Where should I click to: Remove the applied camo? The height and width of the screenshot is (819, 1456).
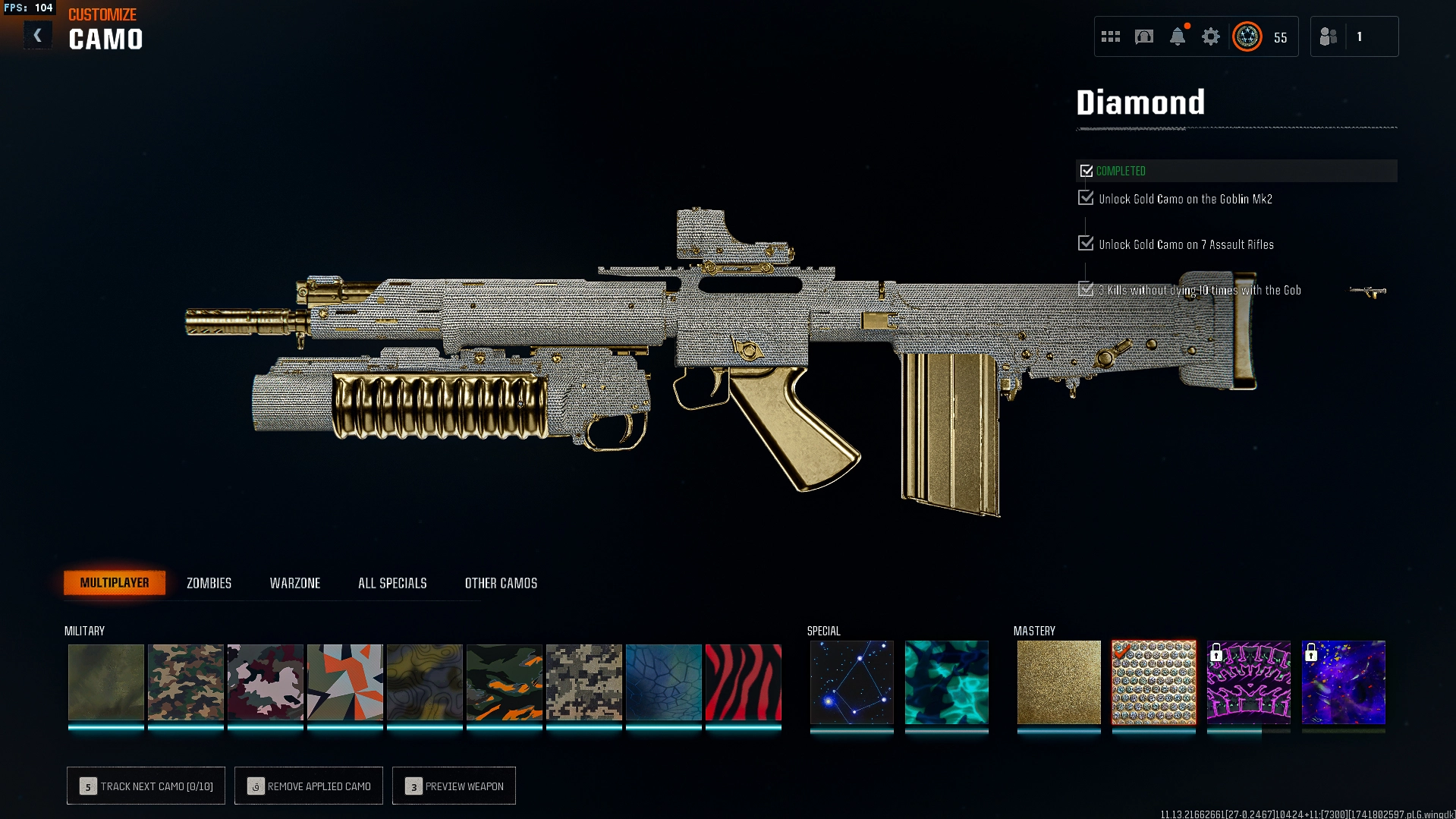tap(309, 786)
